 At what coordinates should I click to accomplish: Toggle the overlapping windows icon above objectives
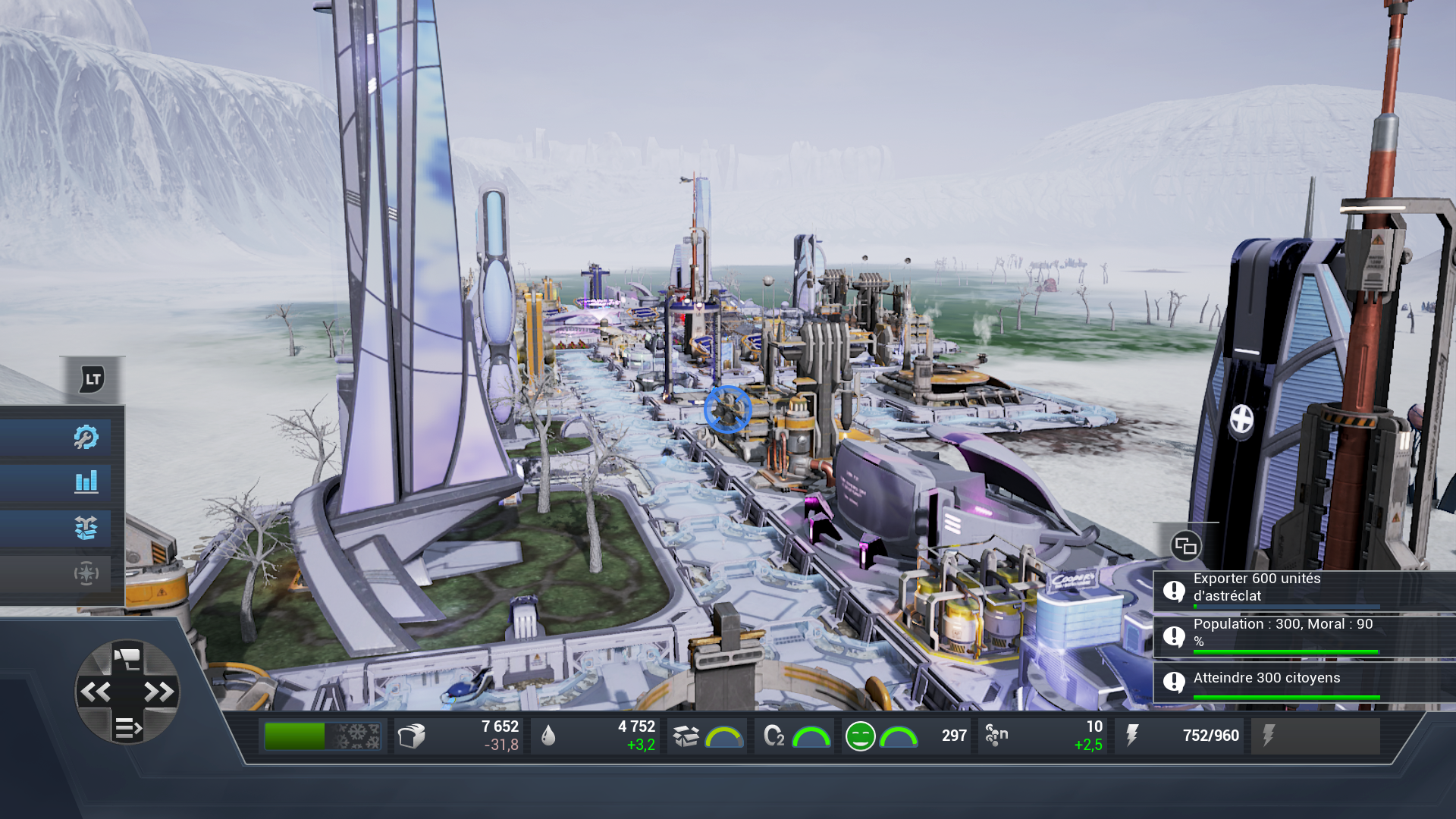1185,546
